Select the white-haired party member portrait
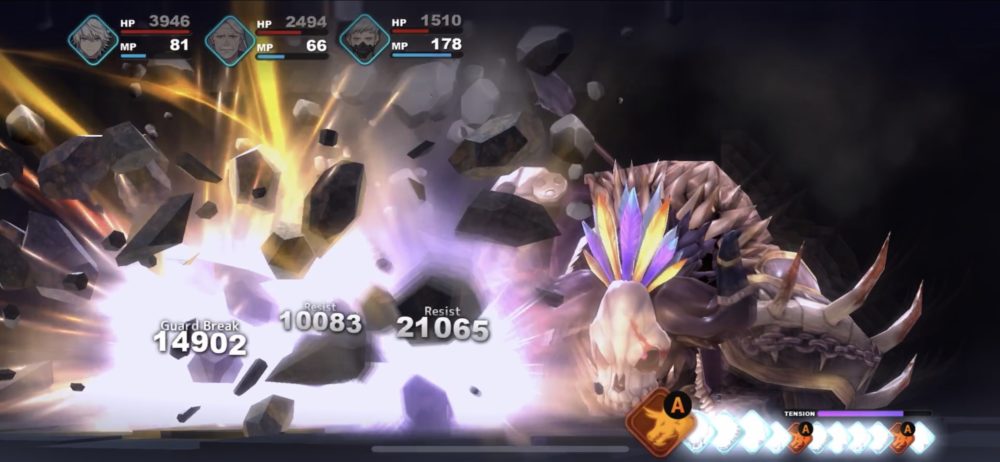1000x462 pixels. 93,41
